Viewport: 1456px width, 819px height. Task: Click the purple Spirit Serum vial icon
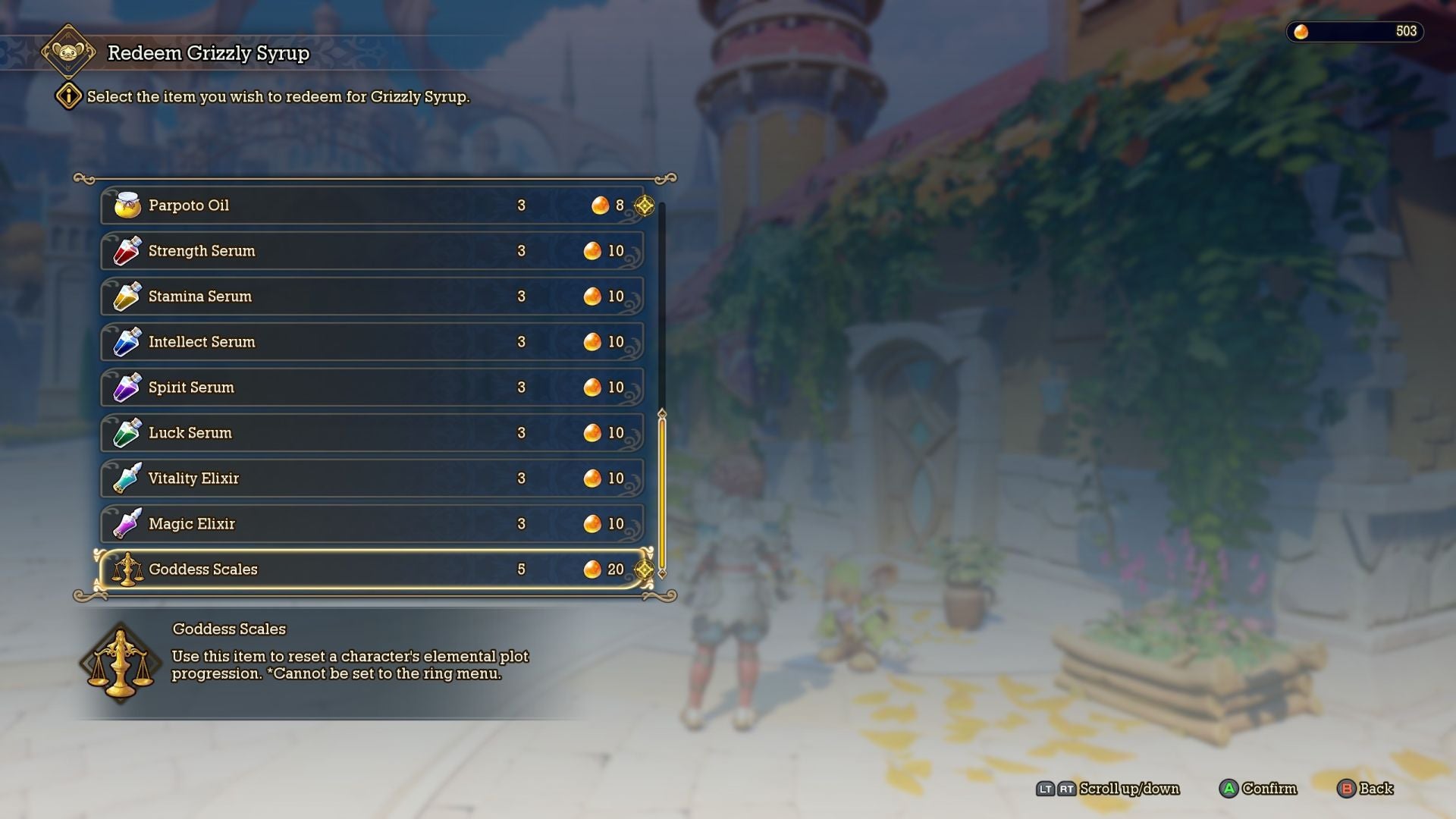(x=127, y=387)
